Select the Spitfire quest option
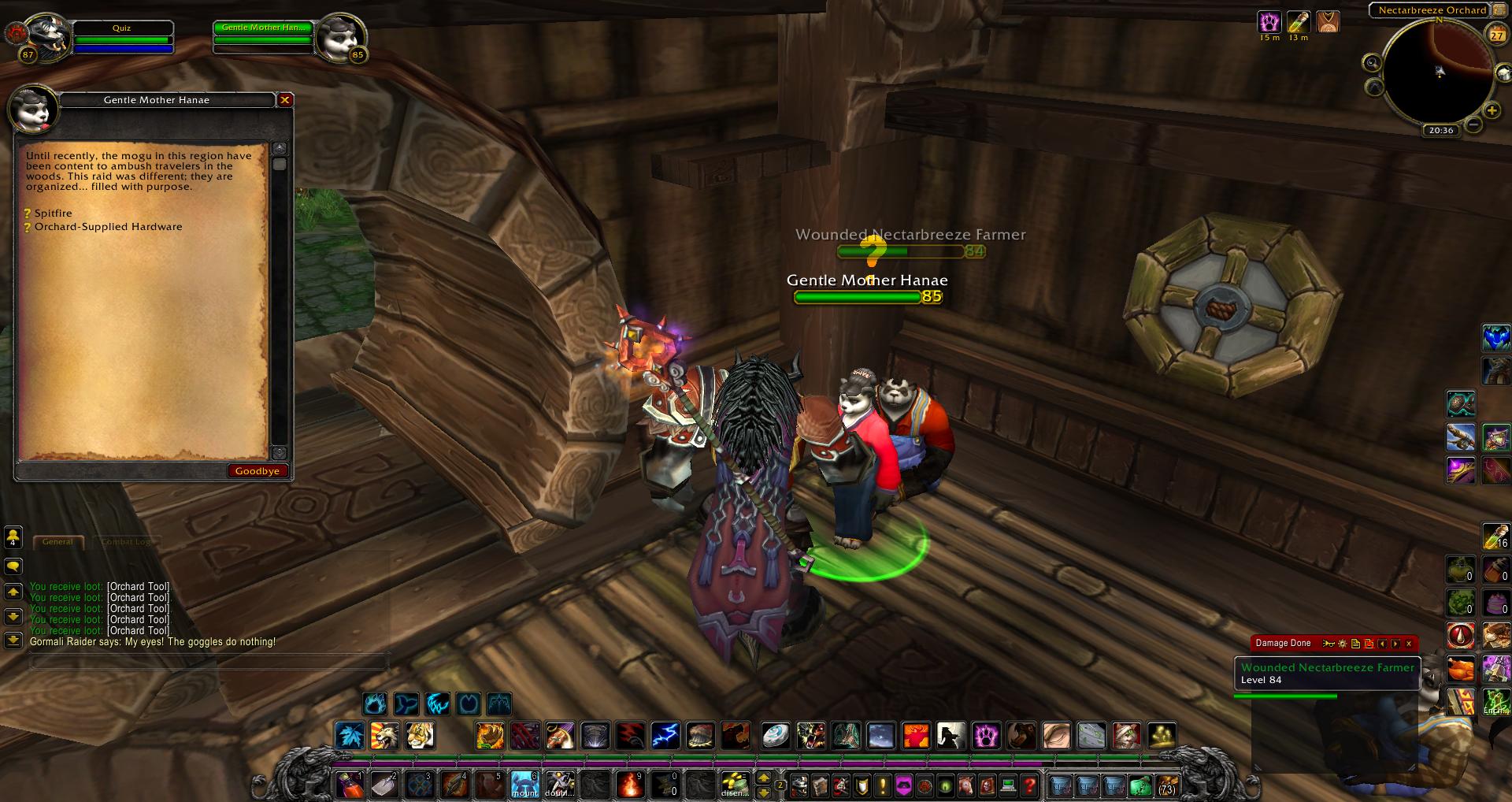This screenshot has height=802, width=1512. tap(53, 213)
